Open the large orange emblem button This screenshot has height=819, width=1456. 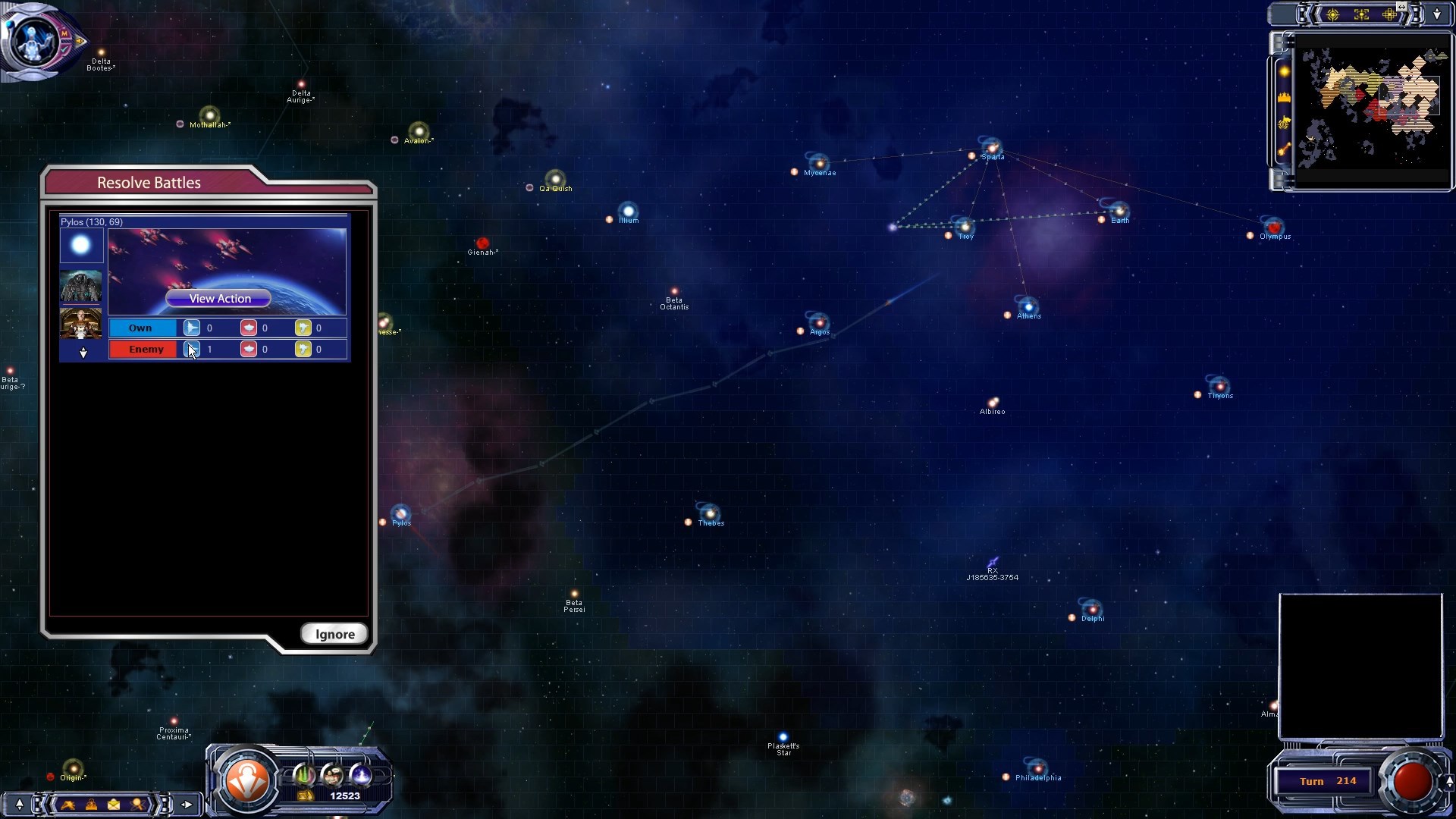(248, 780)
